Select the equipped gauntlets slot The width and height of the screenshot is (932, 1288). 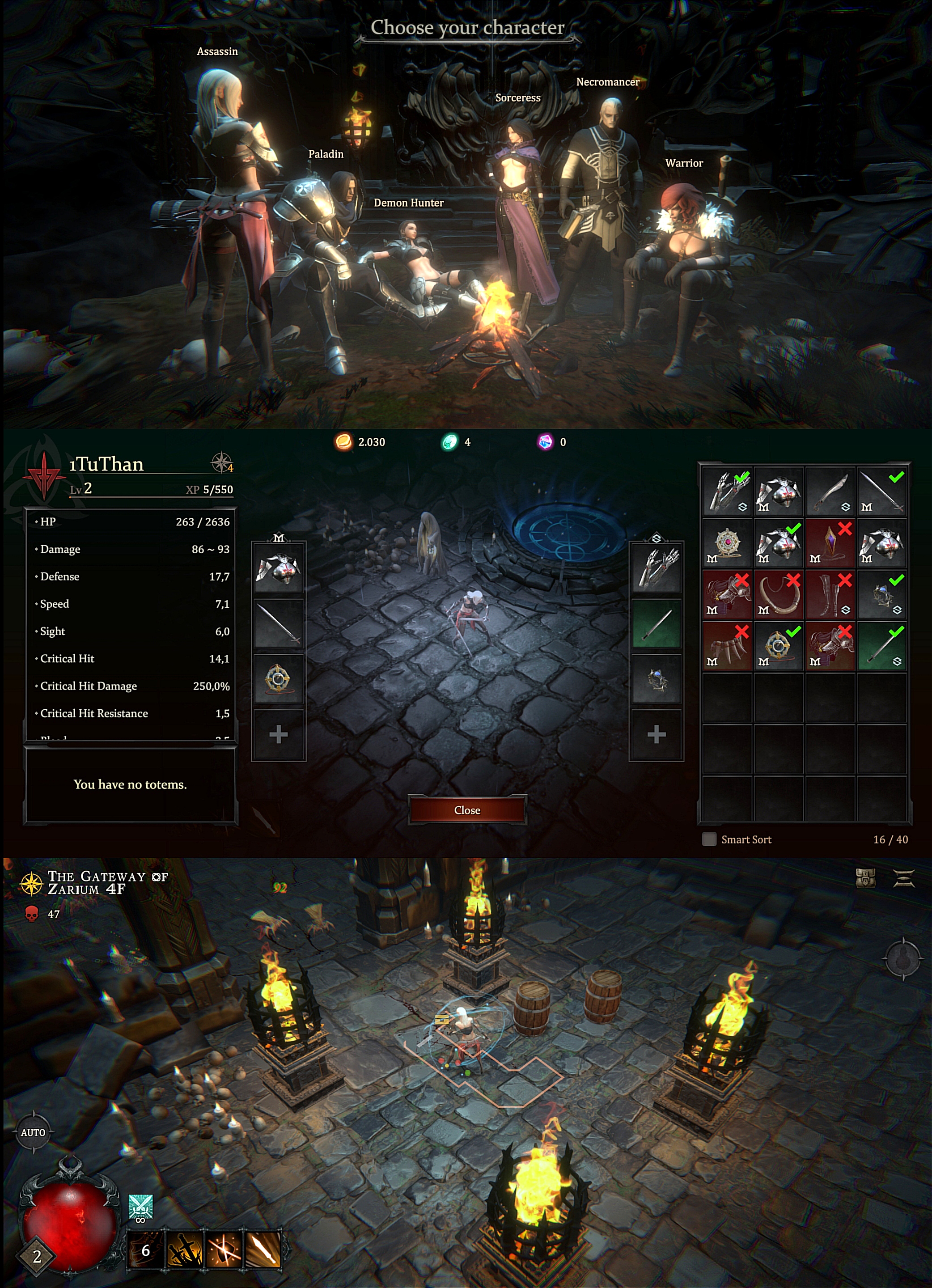tap(657, 568)
